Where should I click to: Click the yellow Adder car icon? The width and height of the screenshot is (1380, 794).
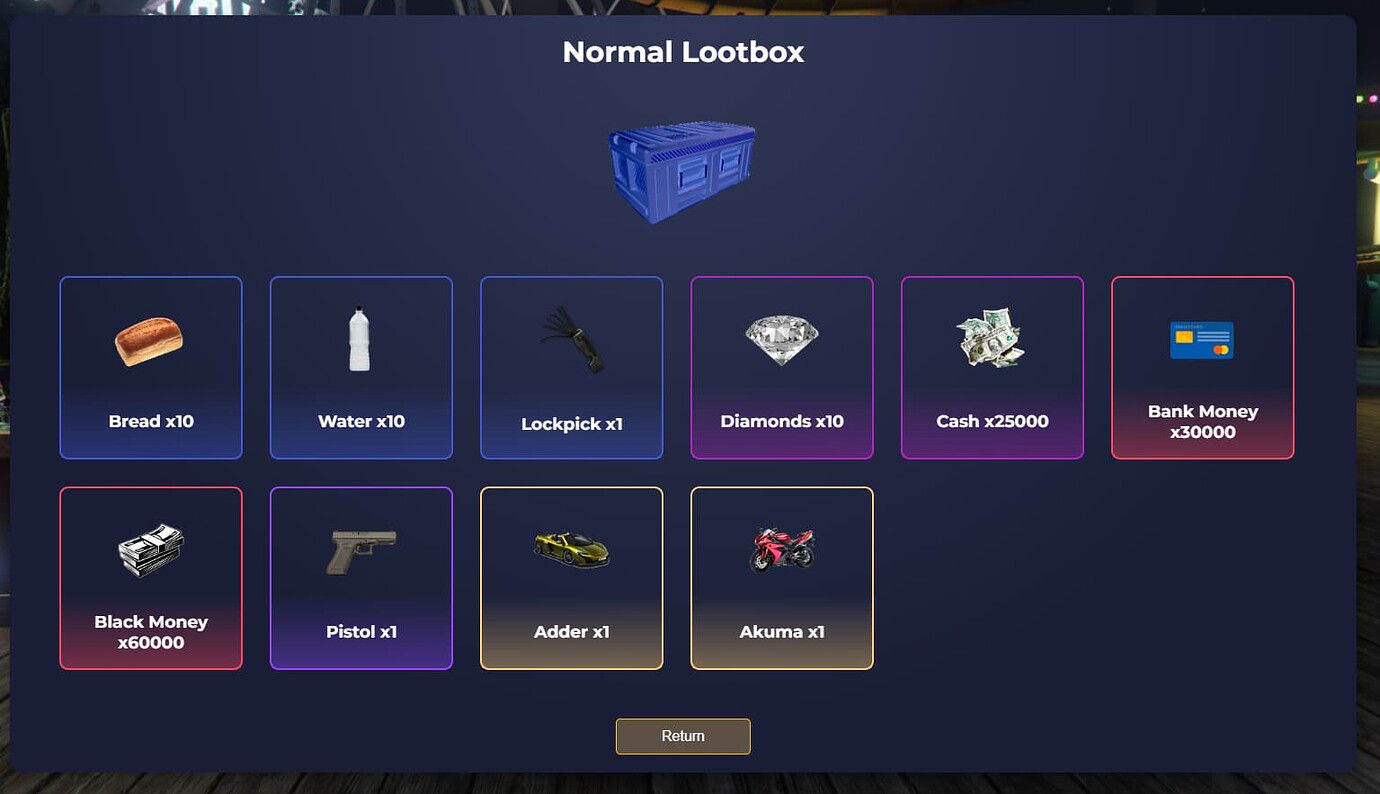pyautogui.click(x=571, y=548)
